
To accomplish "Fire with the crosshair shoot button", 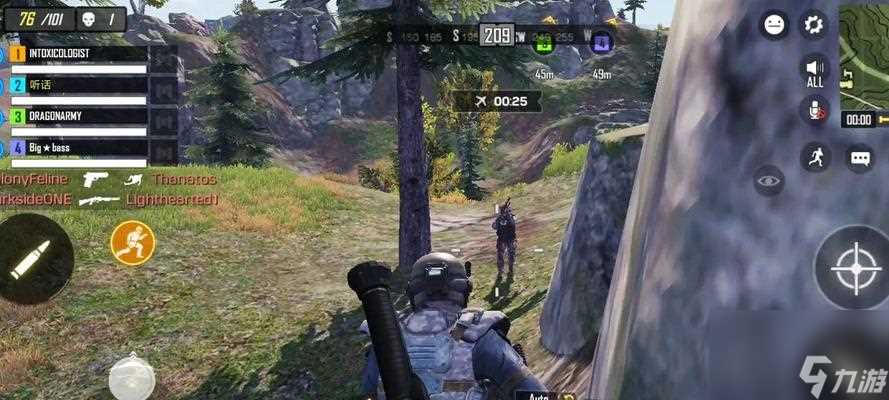I will (852, 267).
